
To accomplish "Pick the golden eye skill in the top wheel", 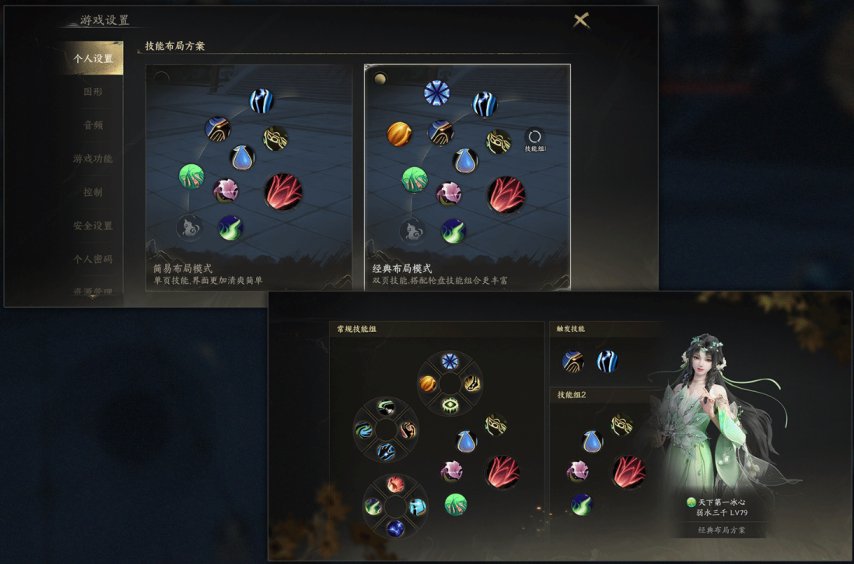I will [450, 404].
